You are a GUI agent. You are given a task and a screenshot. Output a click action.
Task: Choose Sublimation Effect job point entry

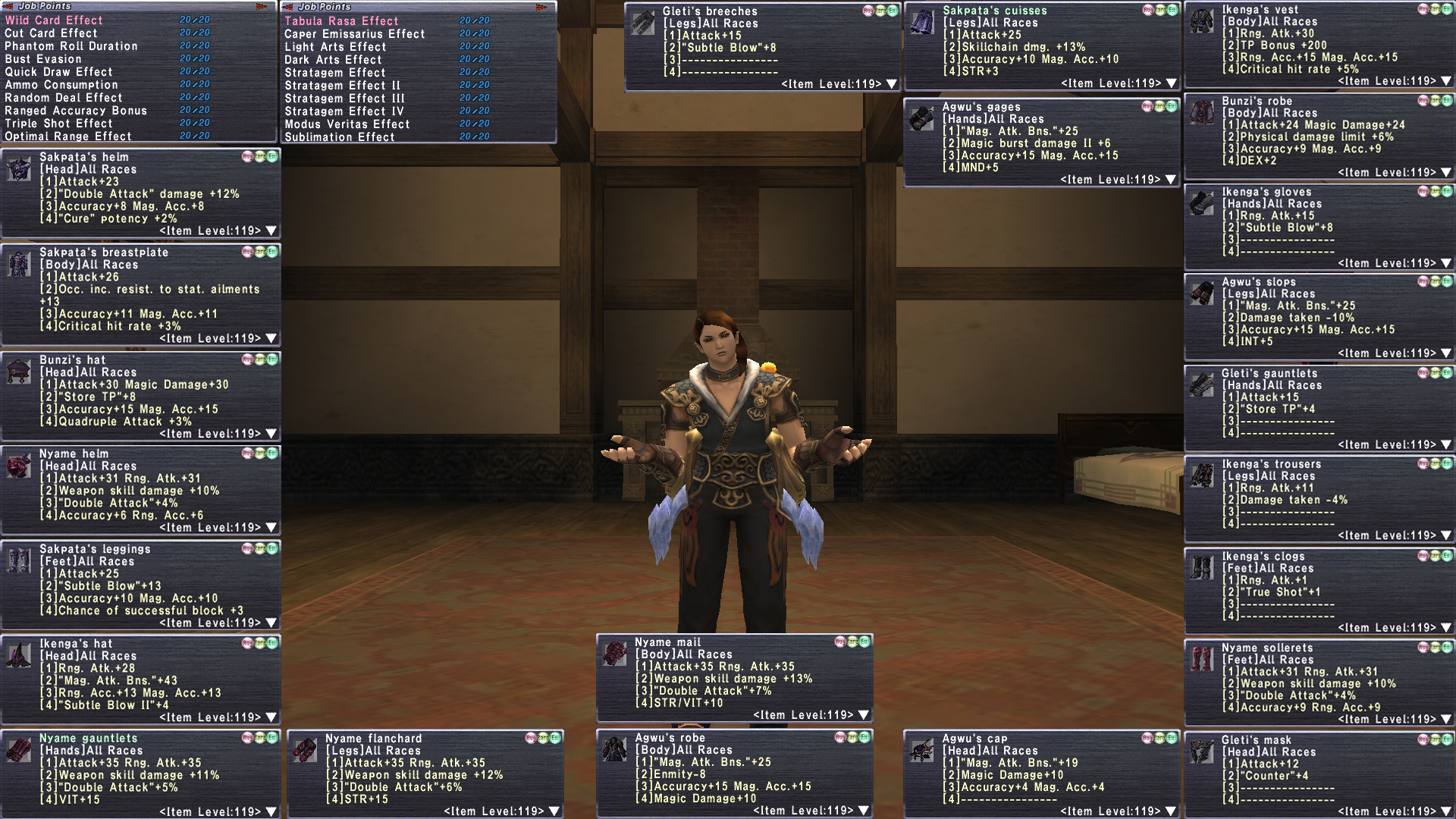point(340,137)
